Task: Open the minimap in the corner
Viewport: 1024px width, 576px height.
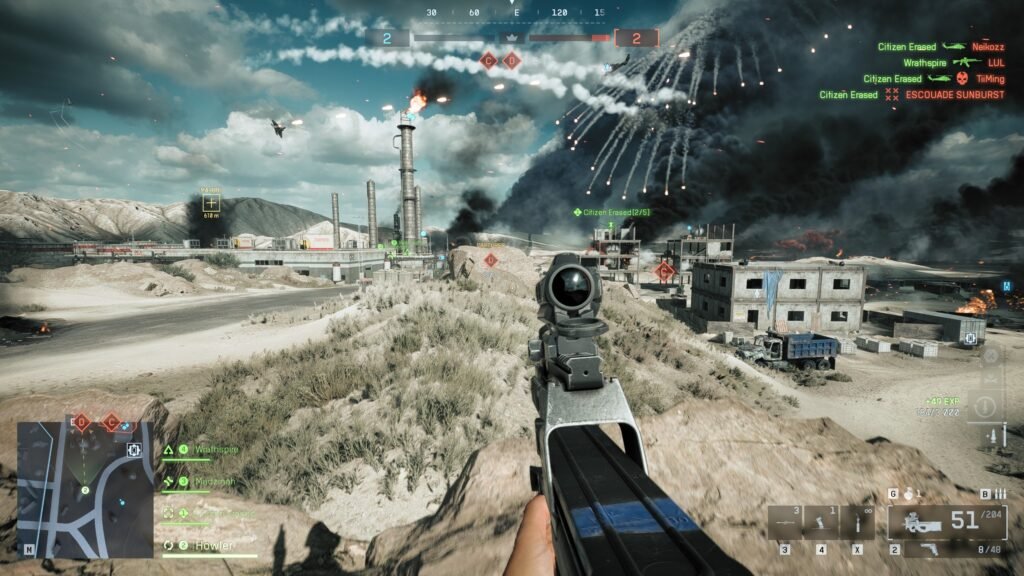Action: (85, 489)
